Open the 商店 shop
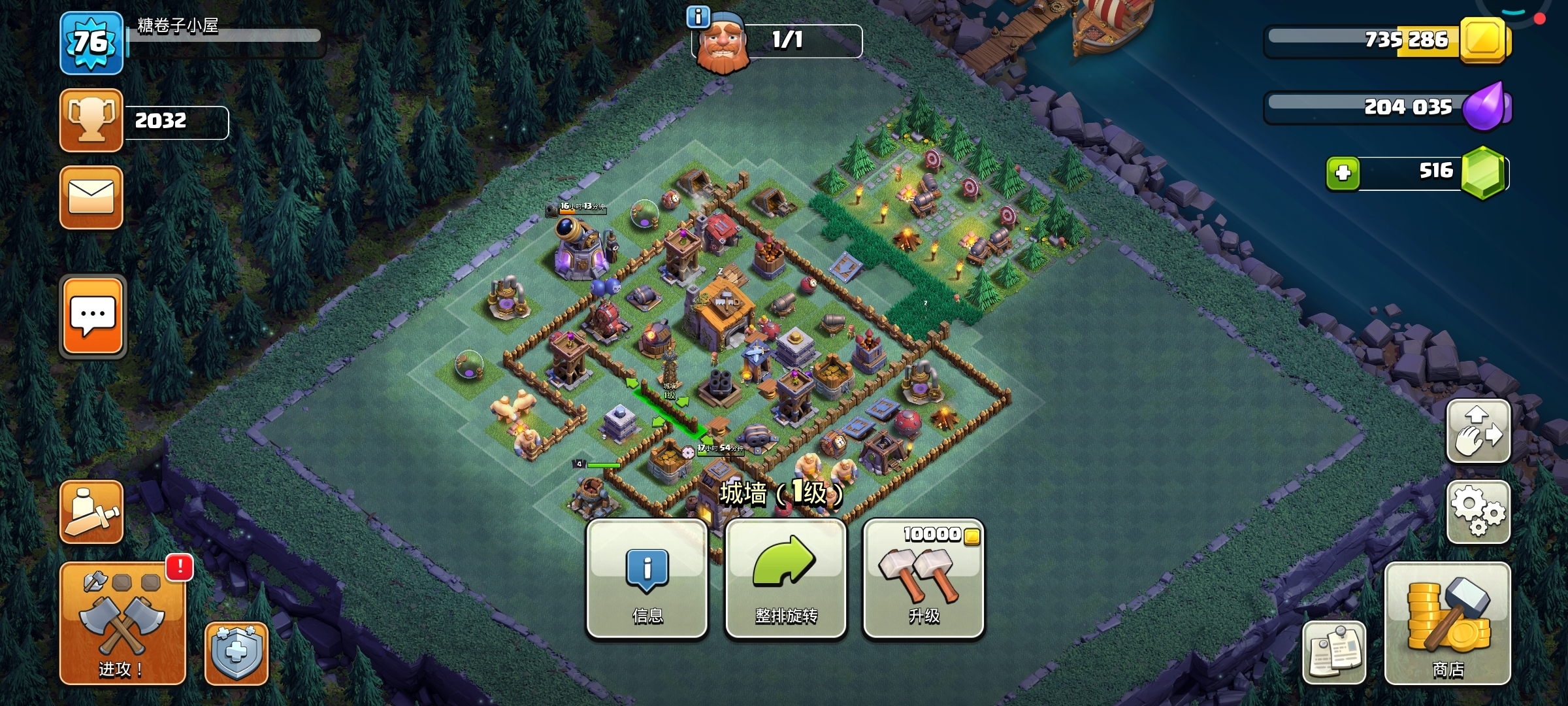The image size is (1568, 706). 1447,623
